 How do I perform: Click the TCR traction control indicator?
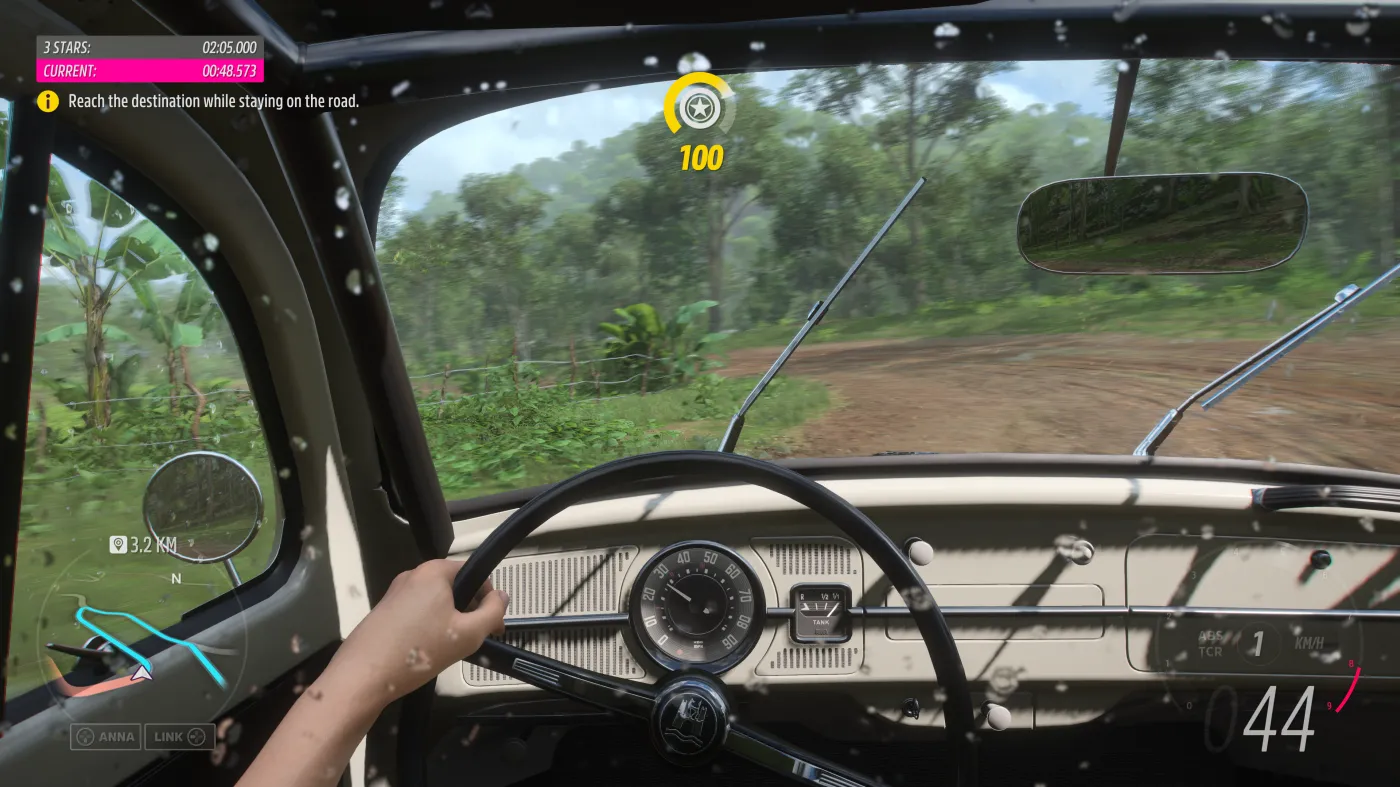pyautogui.click(x=1210, y=651)
